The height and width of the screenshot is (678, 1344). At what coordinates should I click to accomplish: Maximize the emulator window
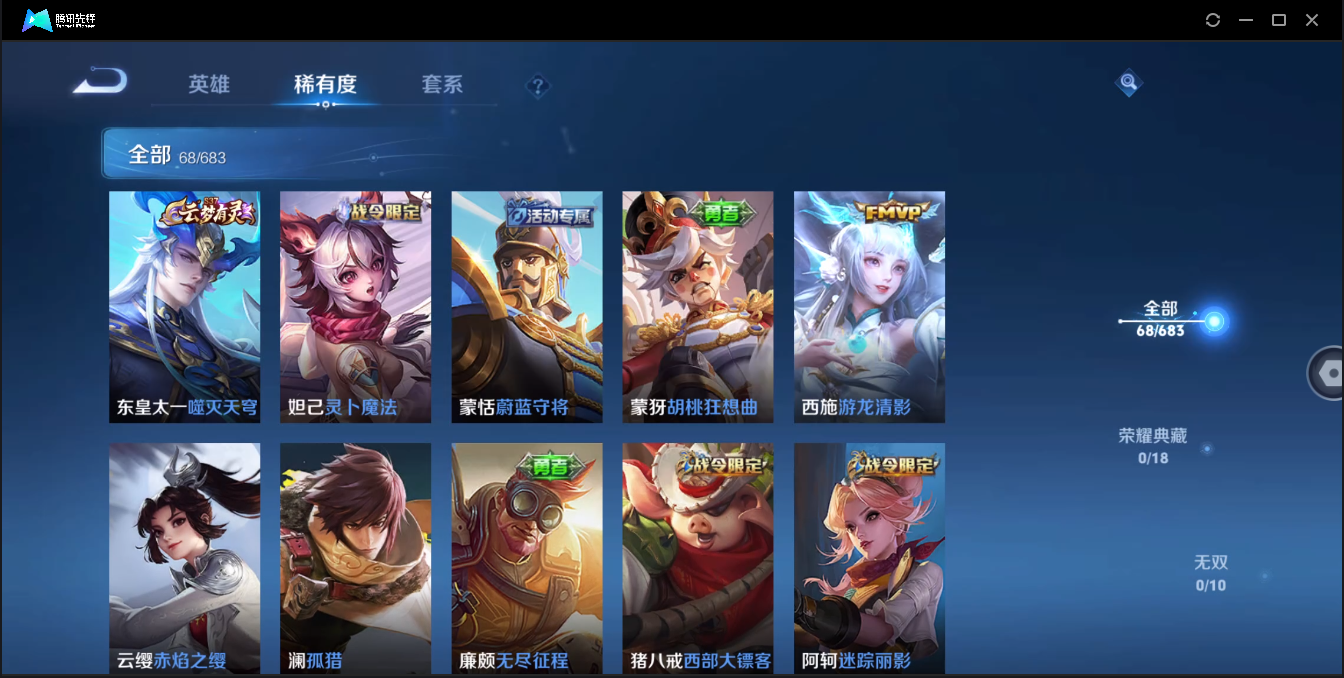[1278, 20]
